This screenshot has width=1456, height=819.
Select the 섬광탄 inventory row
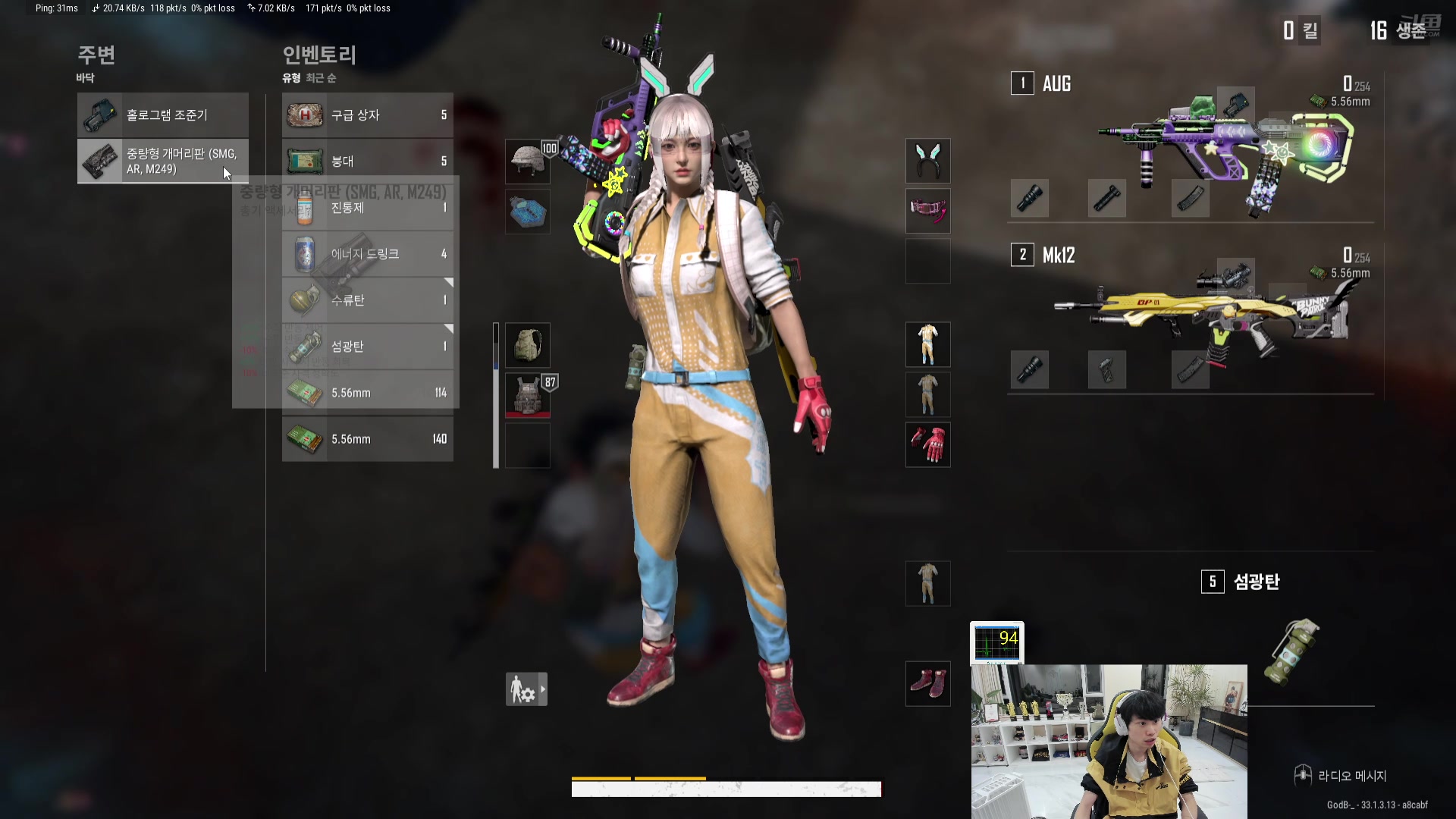click(x=367, y=347)
